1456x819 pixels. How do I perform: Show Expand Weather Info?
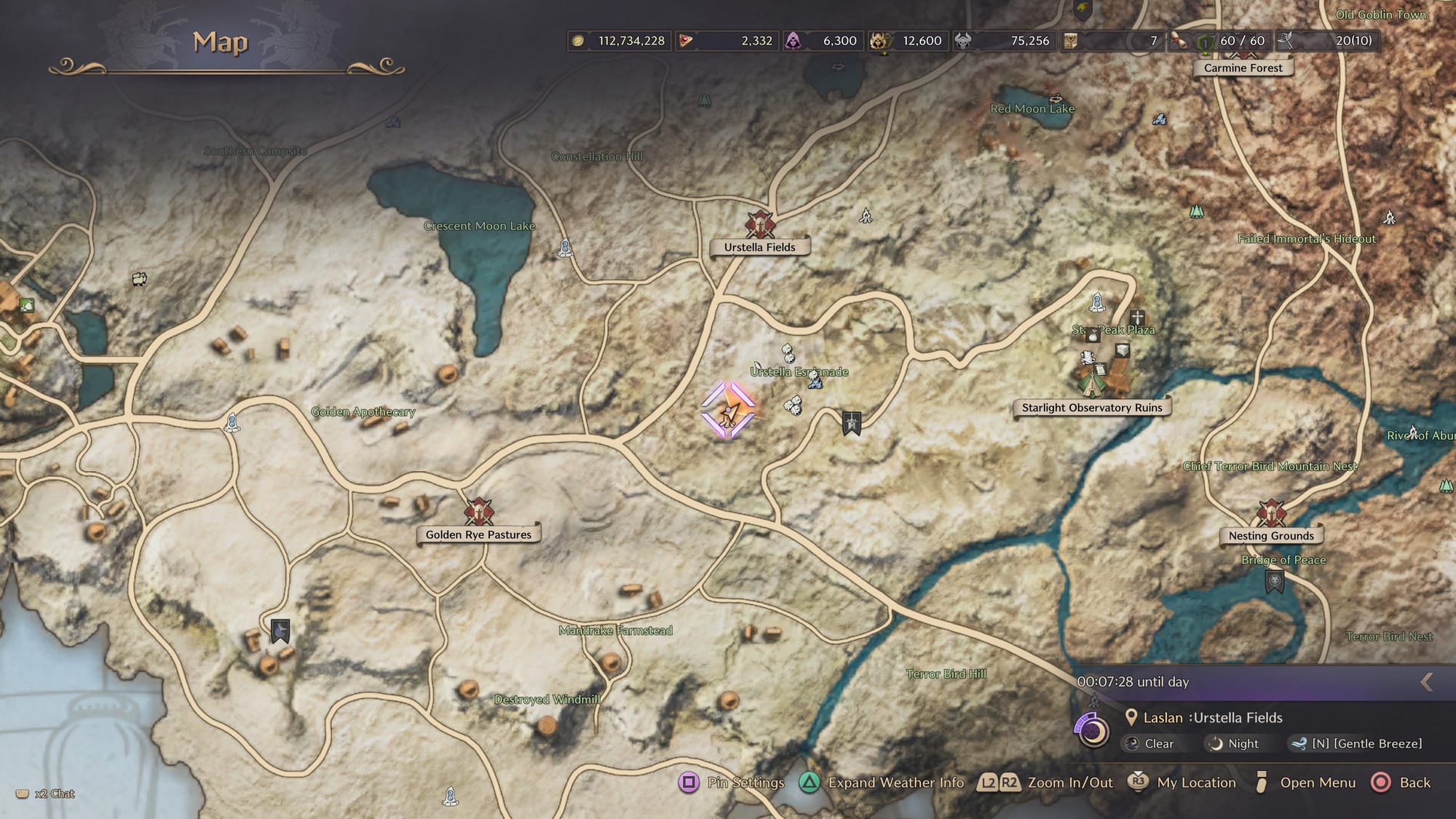coord(882,783)
